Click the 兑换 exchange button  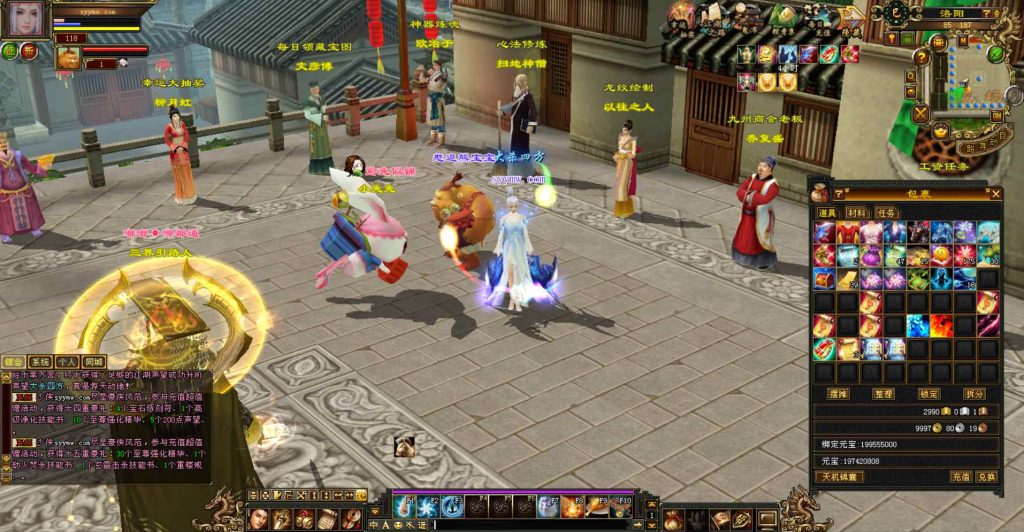coord(986,477)
